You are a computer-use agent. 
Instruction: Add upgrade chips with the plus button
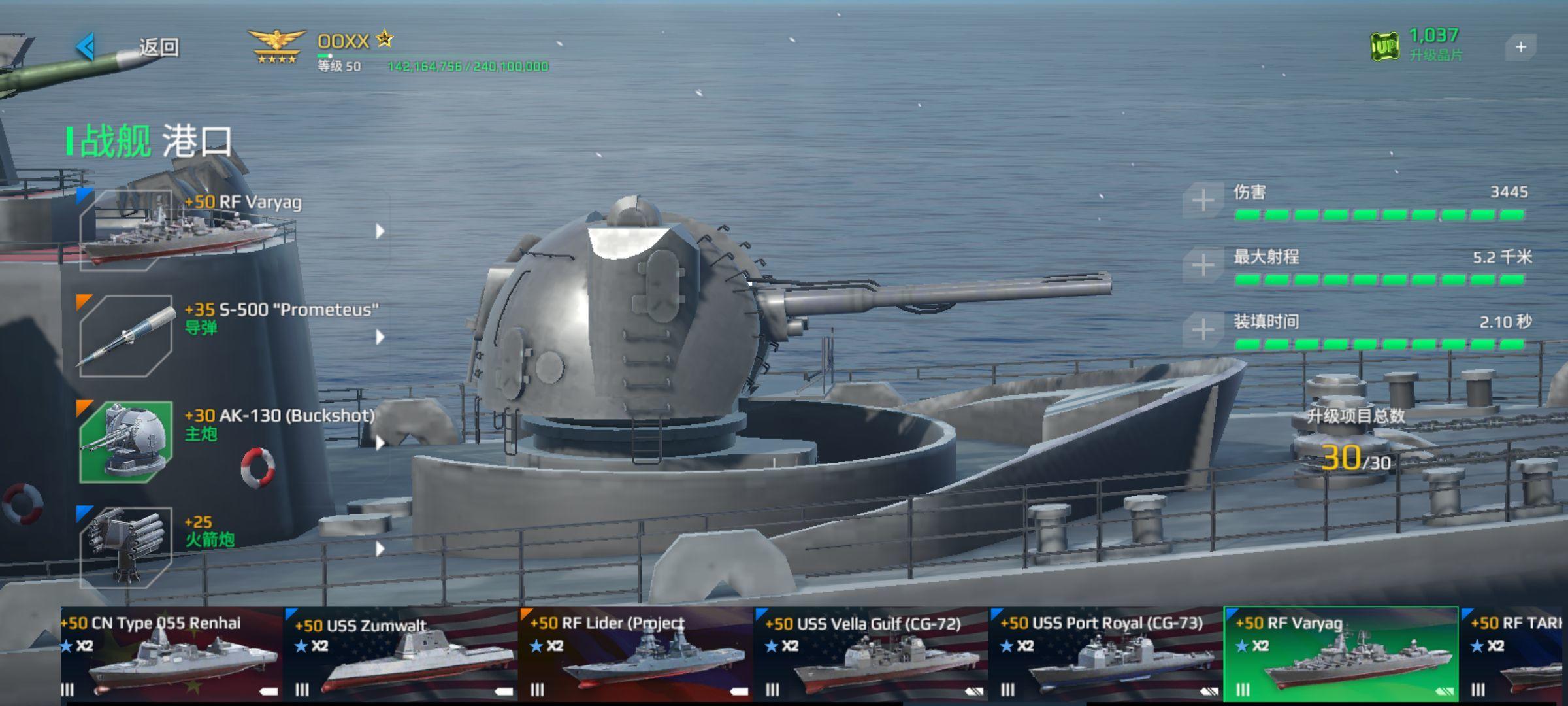click(1520, 48)
